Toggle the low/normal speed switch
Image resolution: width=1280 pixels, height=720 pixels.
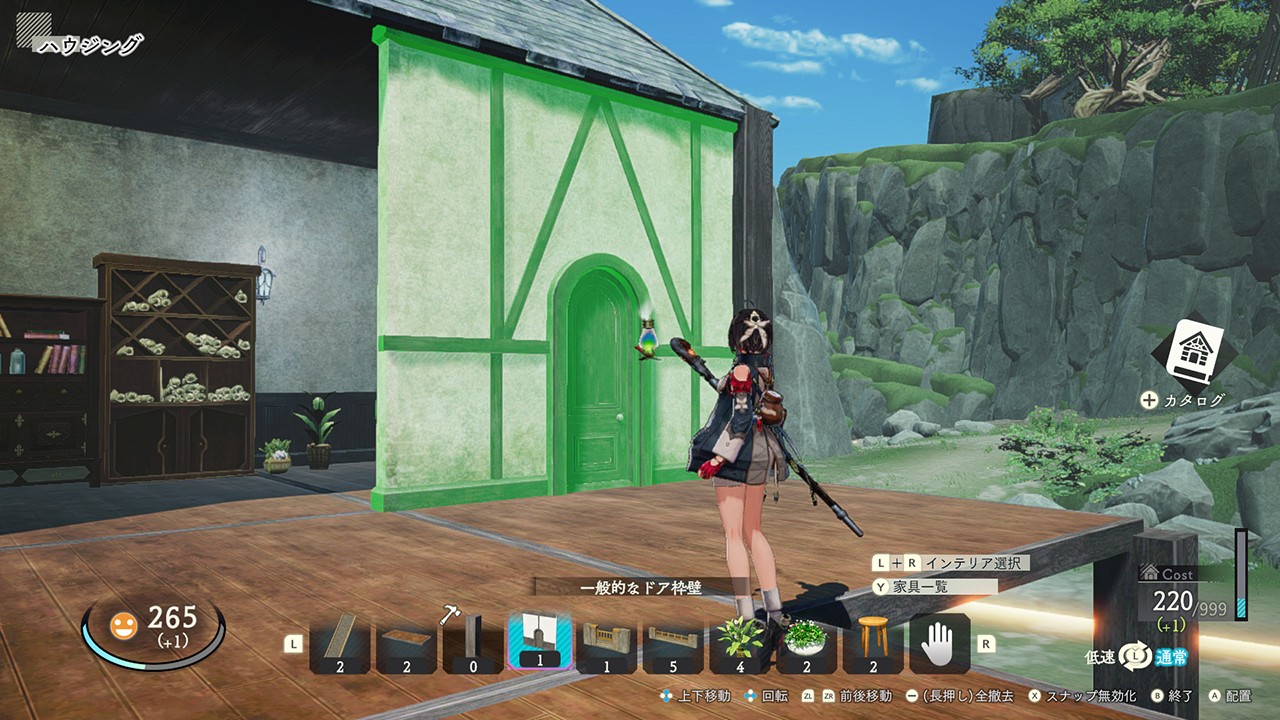[x=1136, y=656]
